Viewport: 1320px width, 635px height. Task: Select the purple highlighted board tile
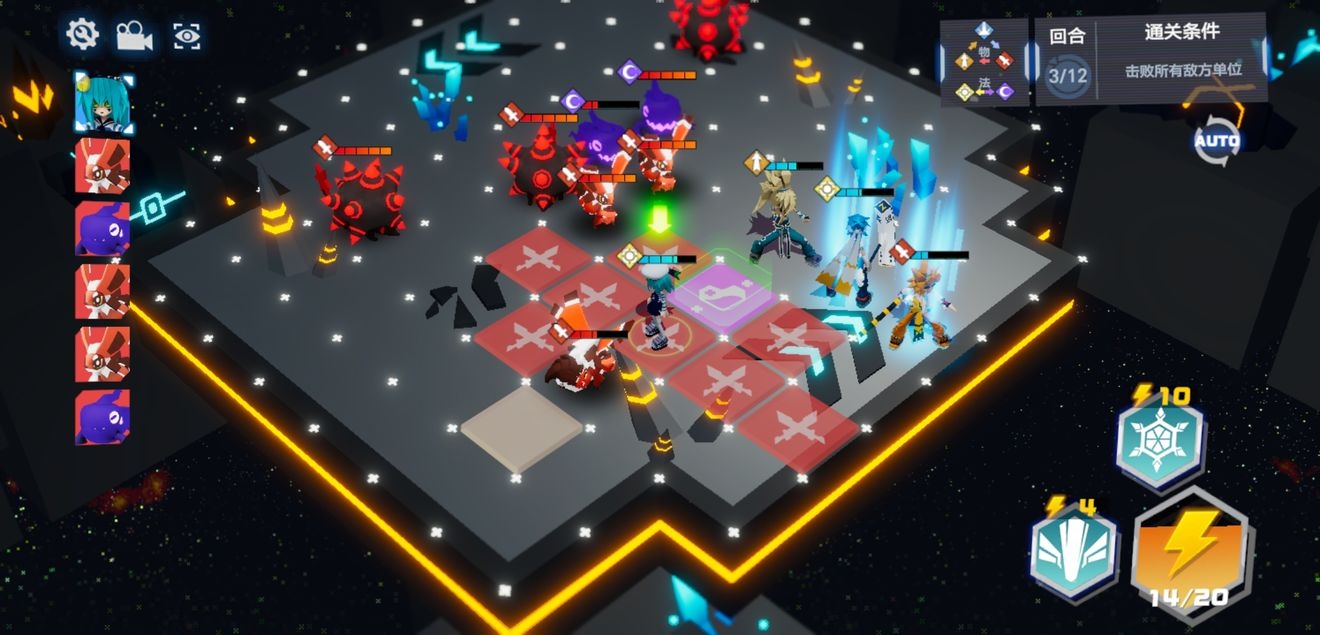point(722,292)
